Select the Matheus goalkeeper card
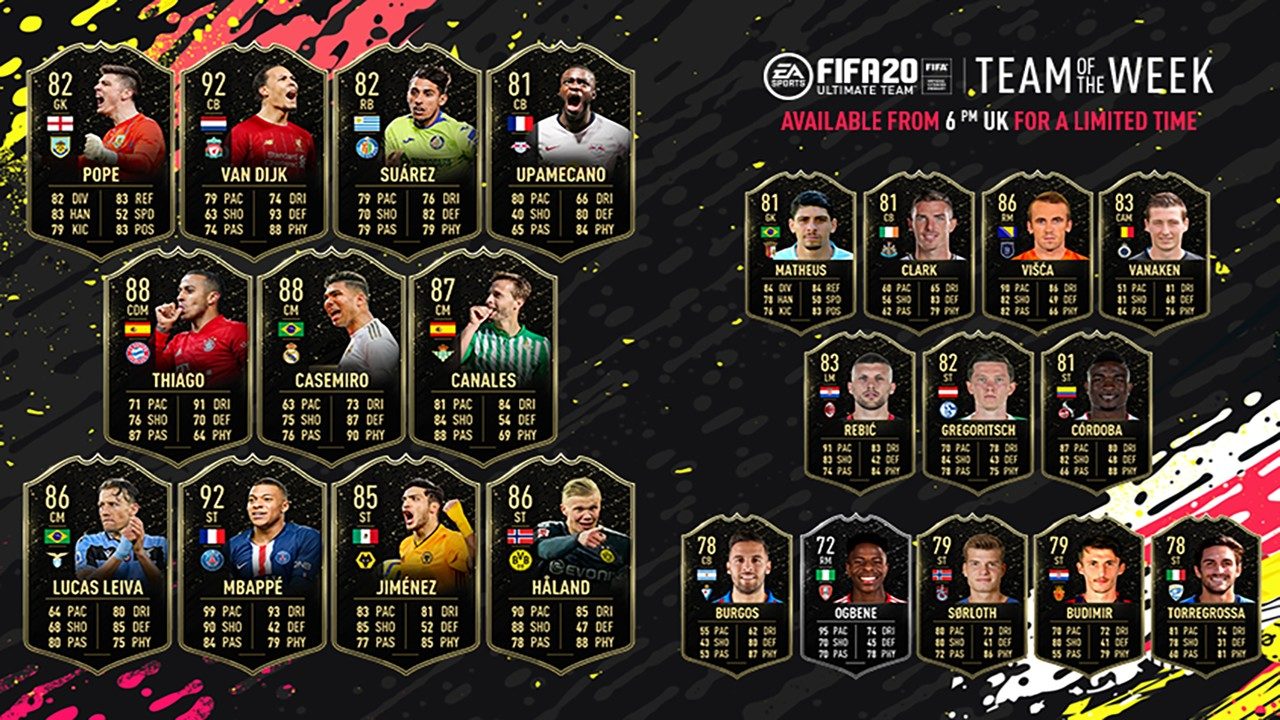The height and width of the screenshot is (720, 1280). pyautogui.click(x=800, y=250)
